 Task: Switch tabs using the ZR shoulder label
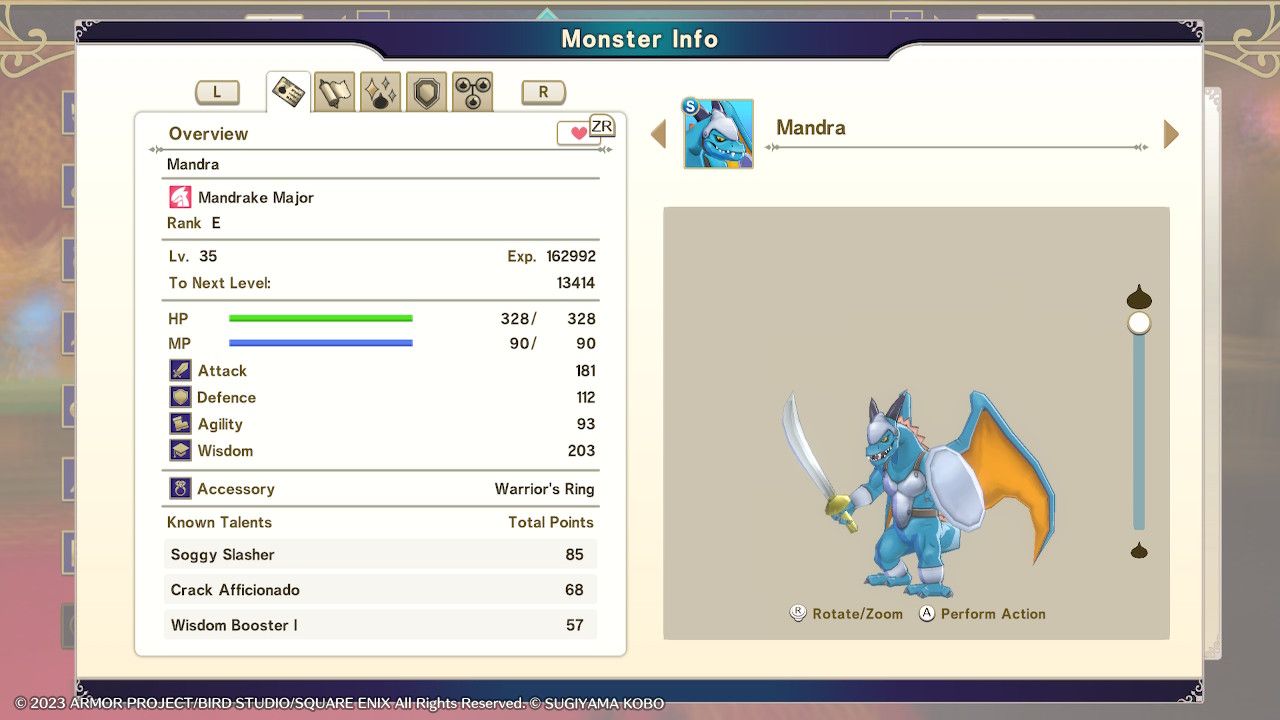(x=603, y=126)
